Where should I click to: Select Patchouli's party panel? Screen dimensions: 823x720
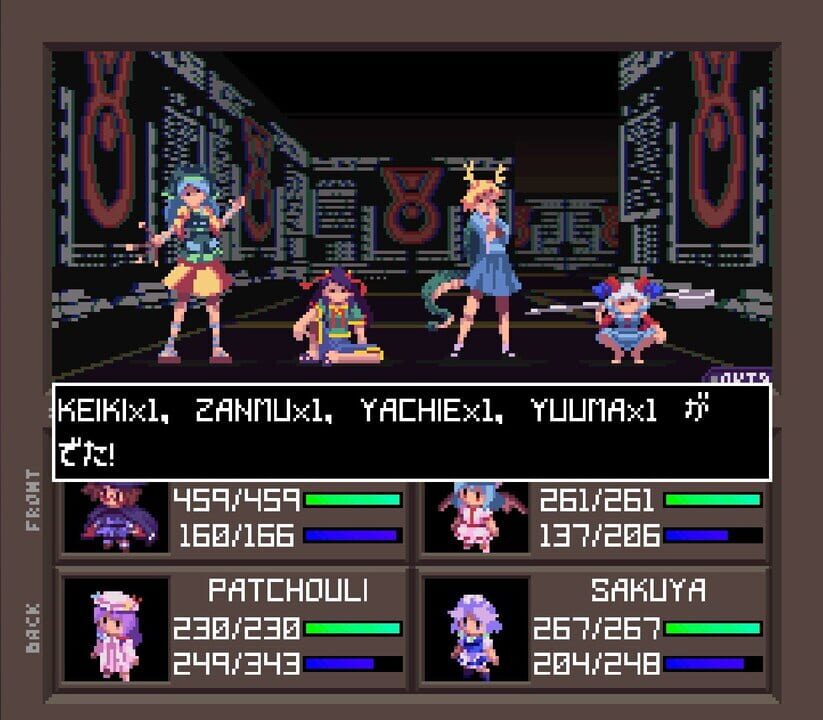[x=233, y=628]
